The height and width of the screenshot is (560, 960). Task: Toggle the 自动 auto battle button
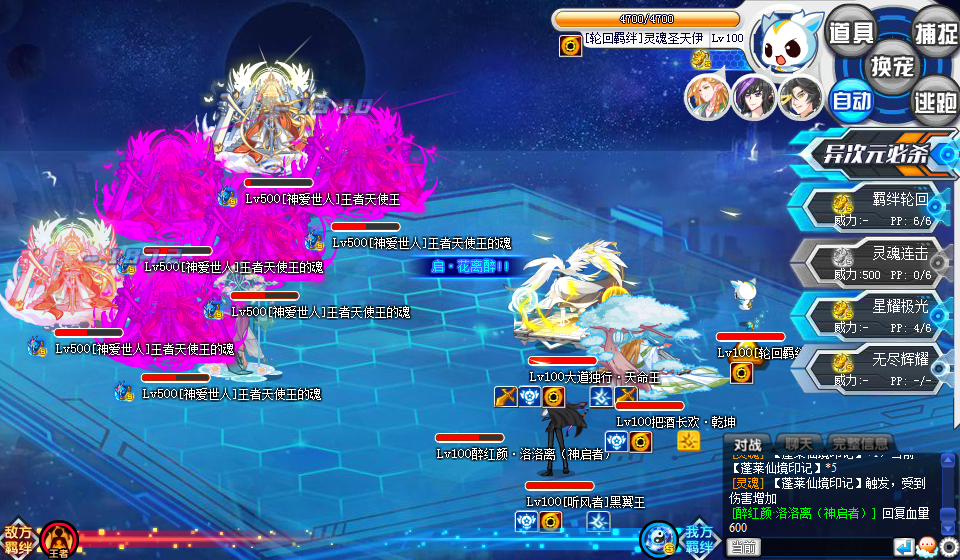coord(852,100)
